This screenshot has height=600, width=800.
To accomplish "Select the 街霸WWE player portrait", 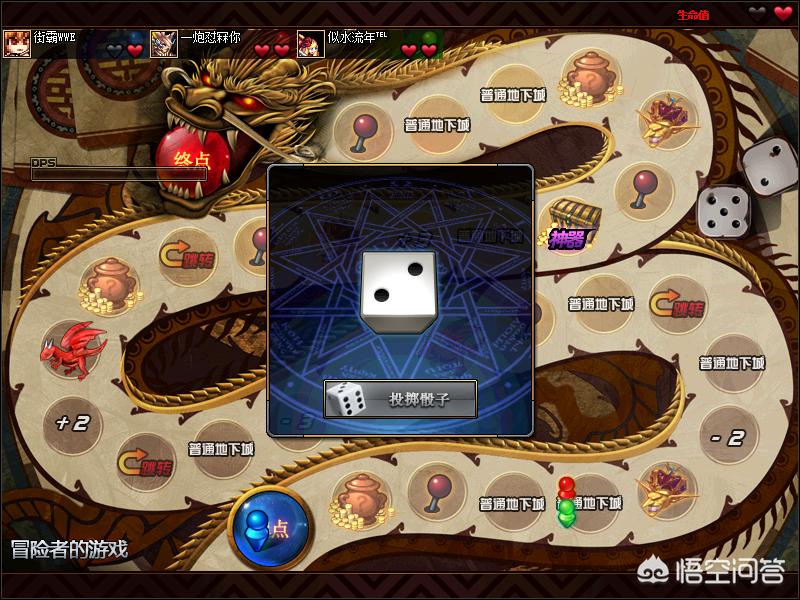I will (16, 43).
